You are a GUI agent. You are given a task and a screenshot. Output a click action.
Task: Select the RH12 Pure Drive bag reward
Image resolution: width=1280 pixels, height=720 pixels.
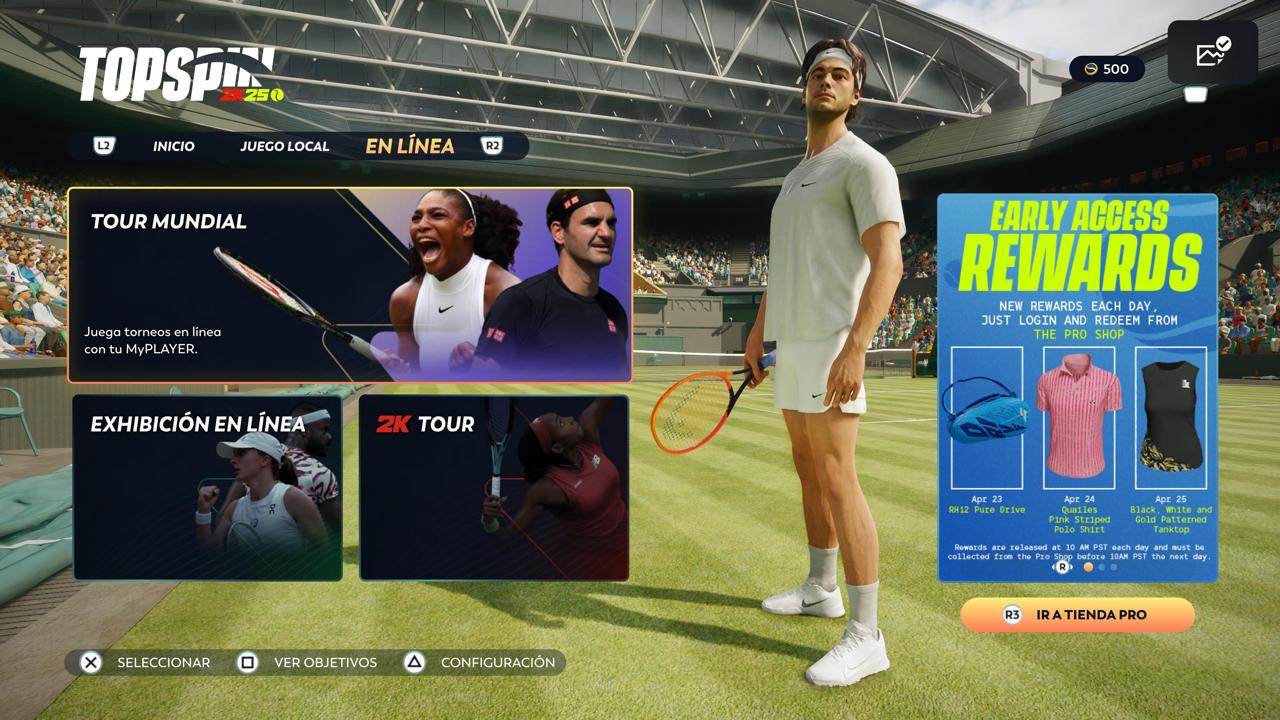coord(986,418)
